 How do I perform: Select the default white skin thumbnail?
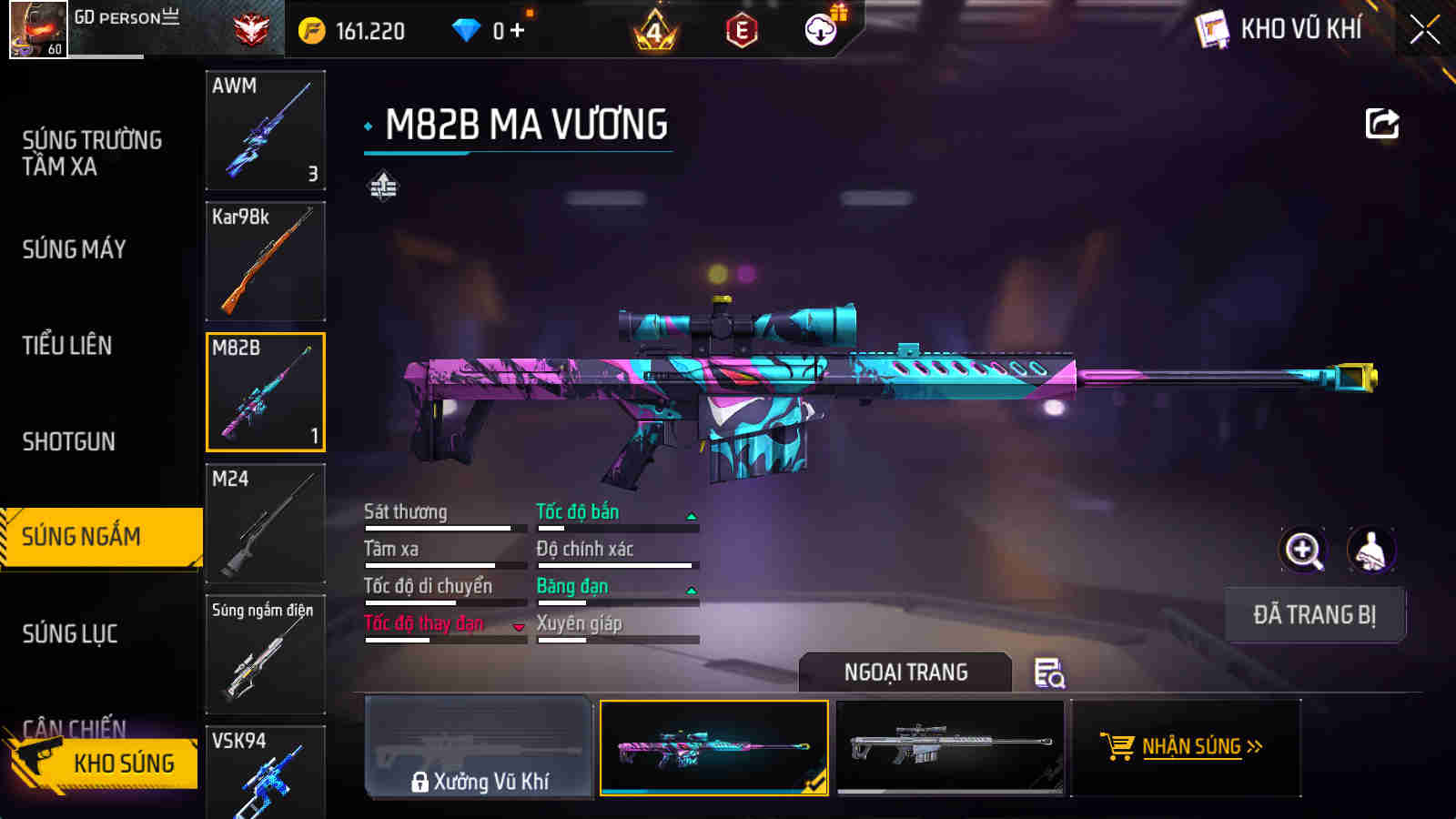pos(951,748)
